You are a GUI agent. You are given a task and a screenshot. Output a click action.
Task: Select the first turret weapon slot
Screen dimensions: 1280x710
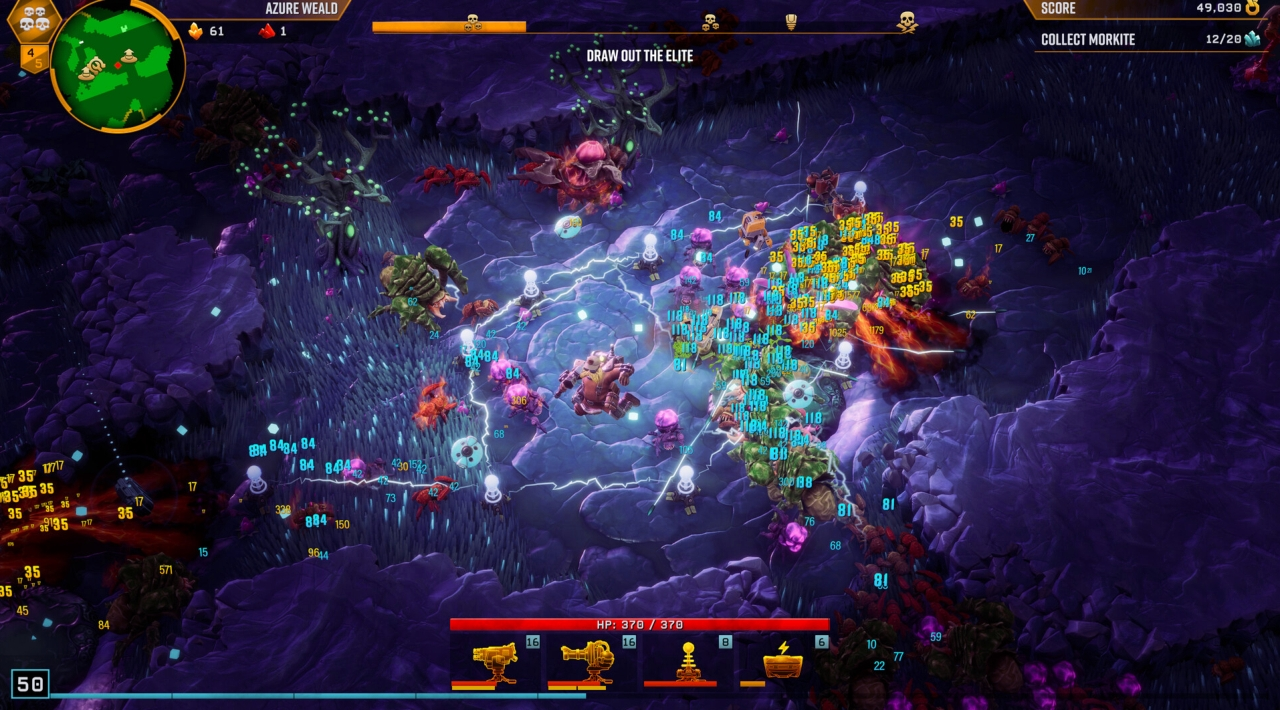coord(495,660)
